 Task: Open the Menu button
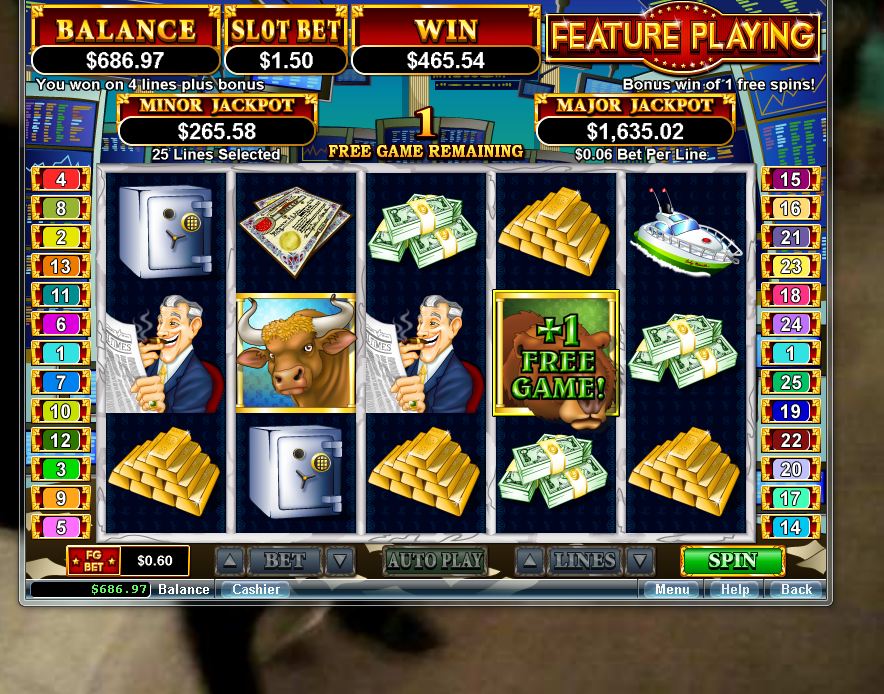coord(672,589)
